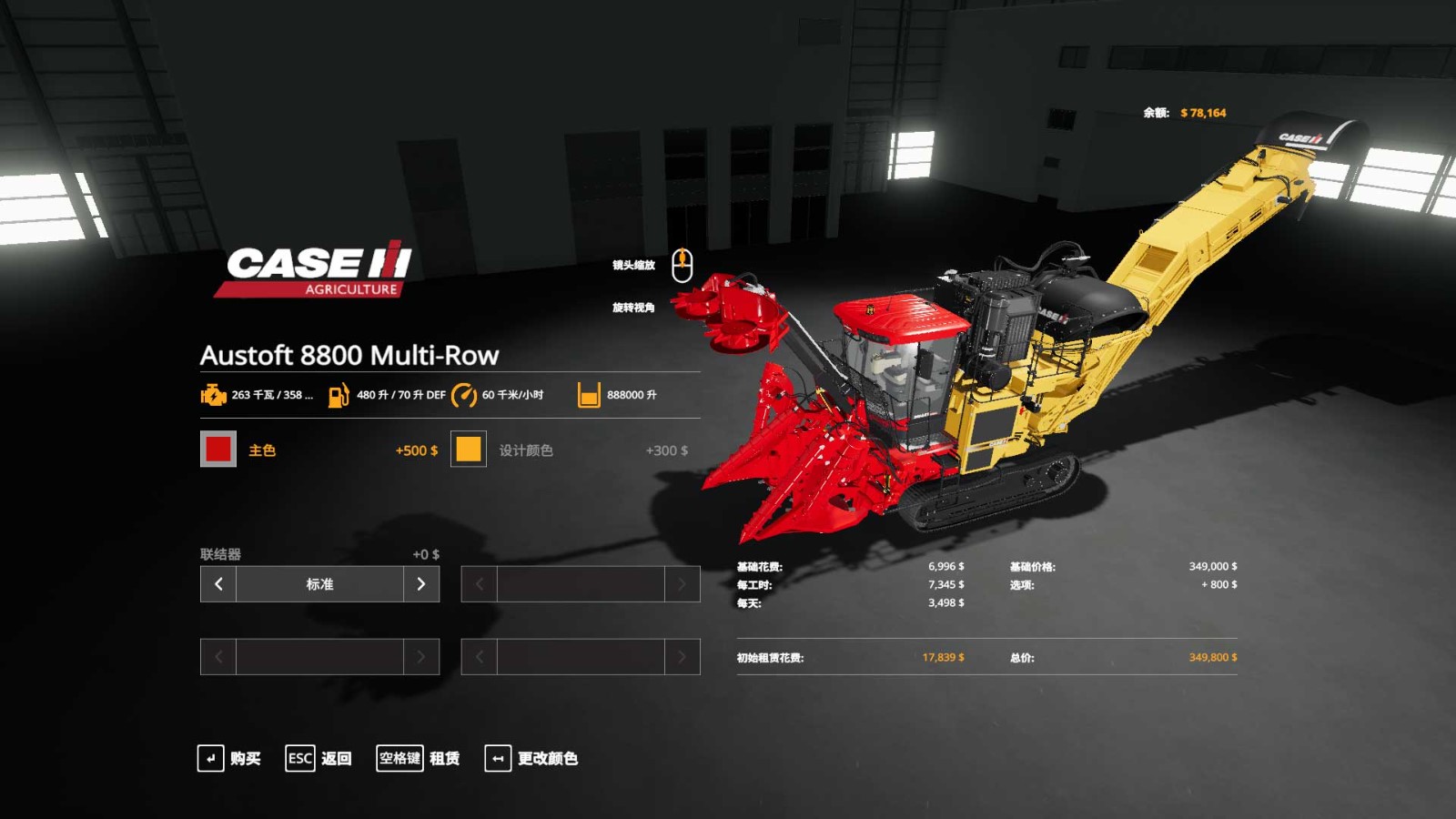Screen dimensions: 1456x819
Task: Select the red main color swatch
Action: [x=218, y=449]
